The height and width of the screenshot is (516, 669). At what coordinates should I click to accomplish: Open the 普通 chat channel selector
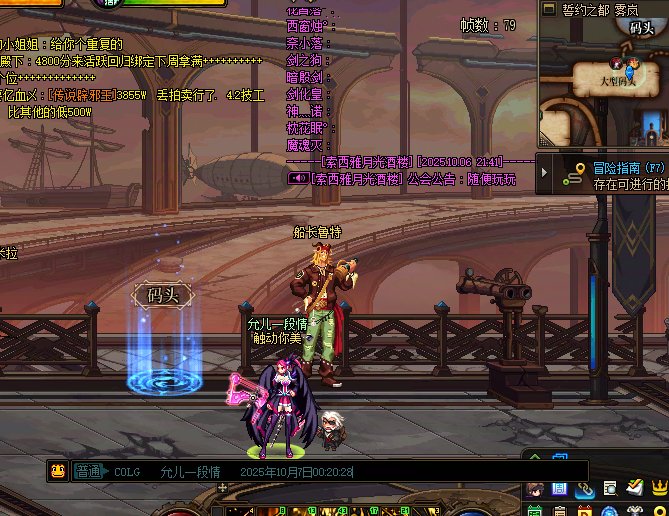click(89, 472)
